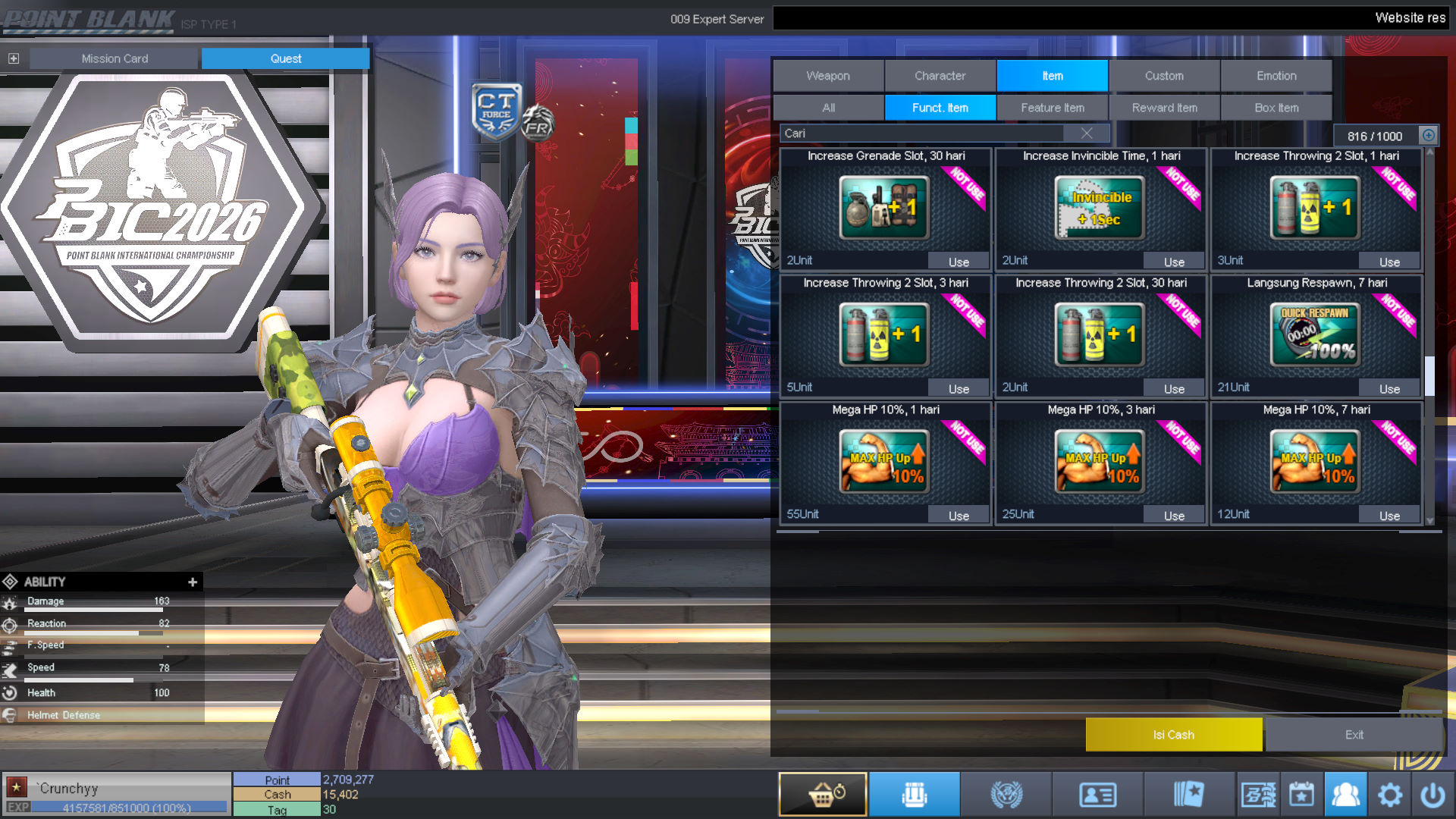
Task: Show the Feature Item category
Action: pyautogui.click(x=1053, y=108)
